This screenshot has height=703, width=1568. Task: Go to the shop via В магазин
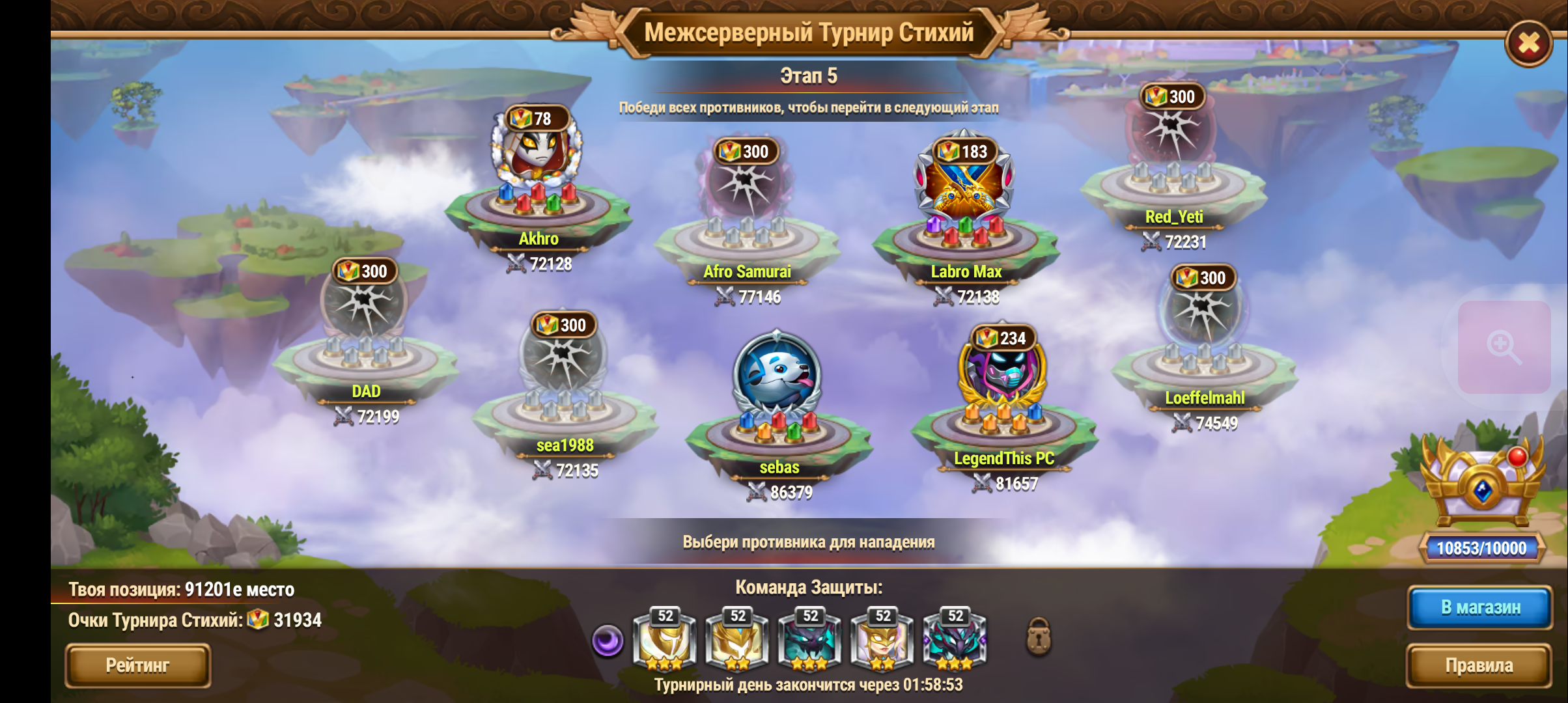1480,607
